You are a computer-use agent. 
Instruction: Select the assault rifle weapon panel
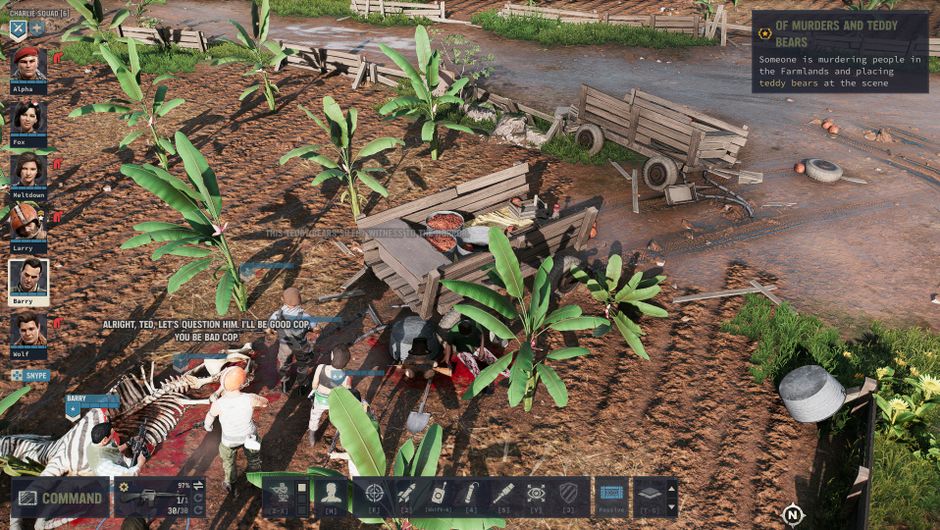pos(160,497)
